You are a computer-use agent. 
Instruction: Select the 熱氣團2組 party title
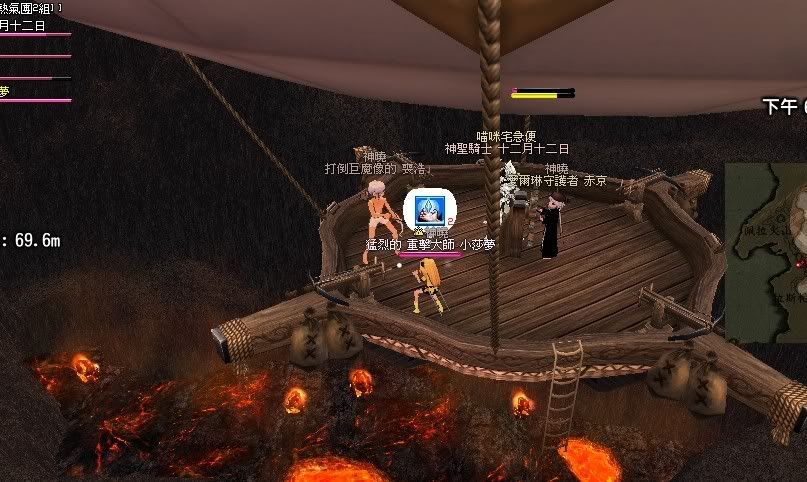point(30,8)
